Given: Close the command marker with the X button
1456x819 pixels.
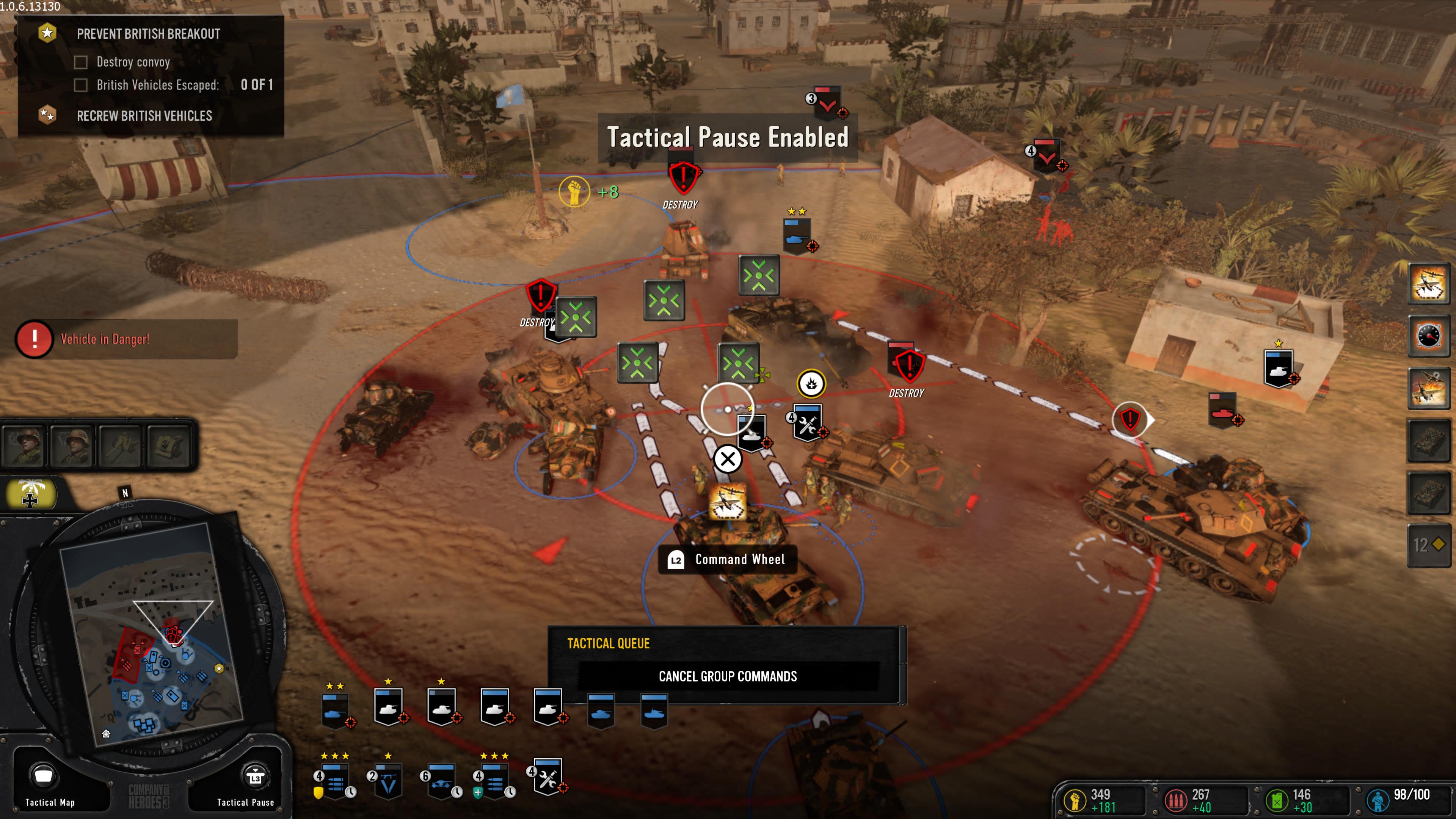Looking at the screenshot, I should coord(728,459).
